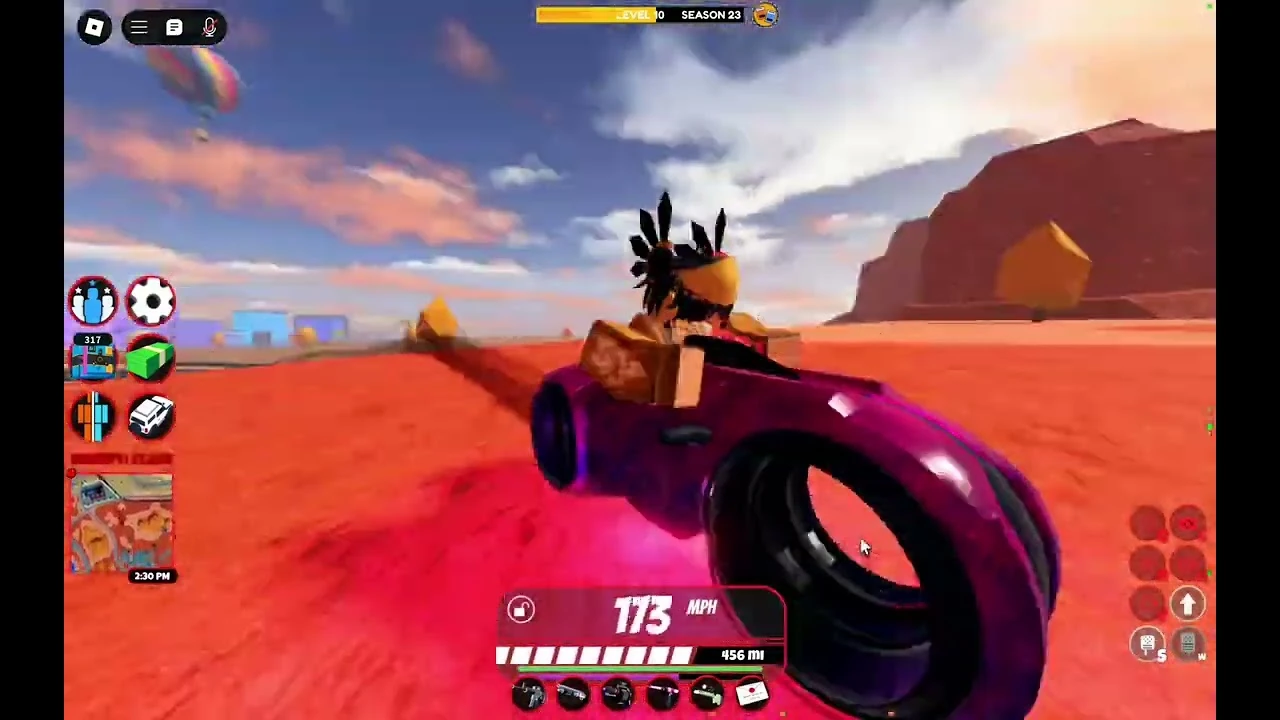Activate the radio item bound to W
The width and height of the screenshot is (1280, 720).
[1188, 645]
